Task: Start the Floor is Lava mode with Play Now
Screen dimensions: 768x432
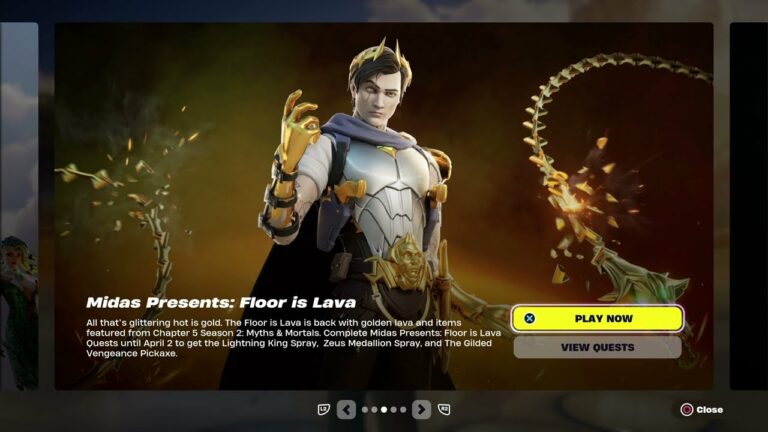Action: point(597,318)
